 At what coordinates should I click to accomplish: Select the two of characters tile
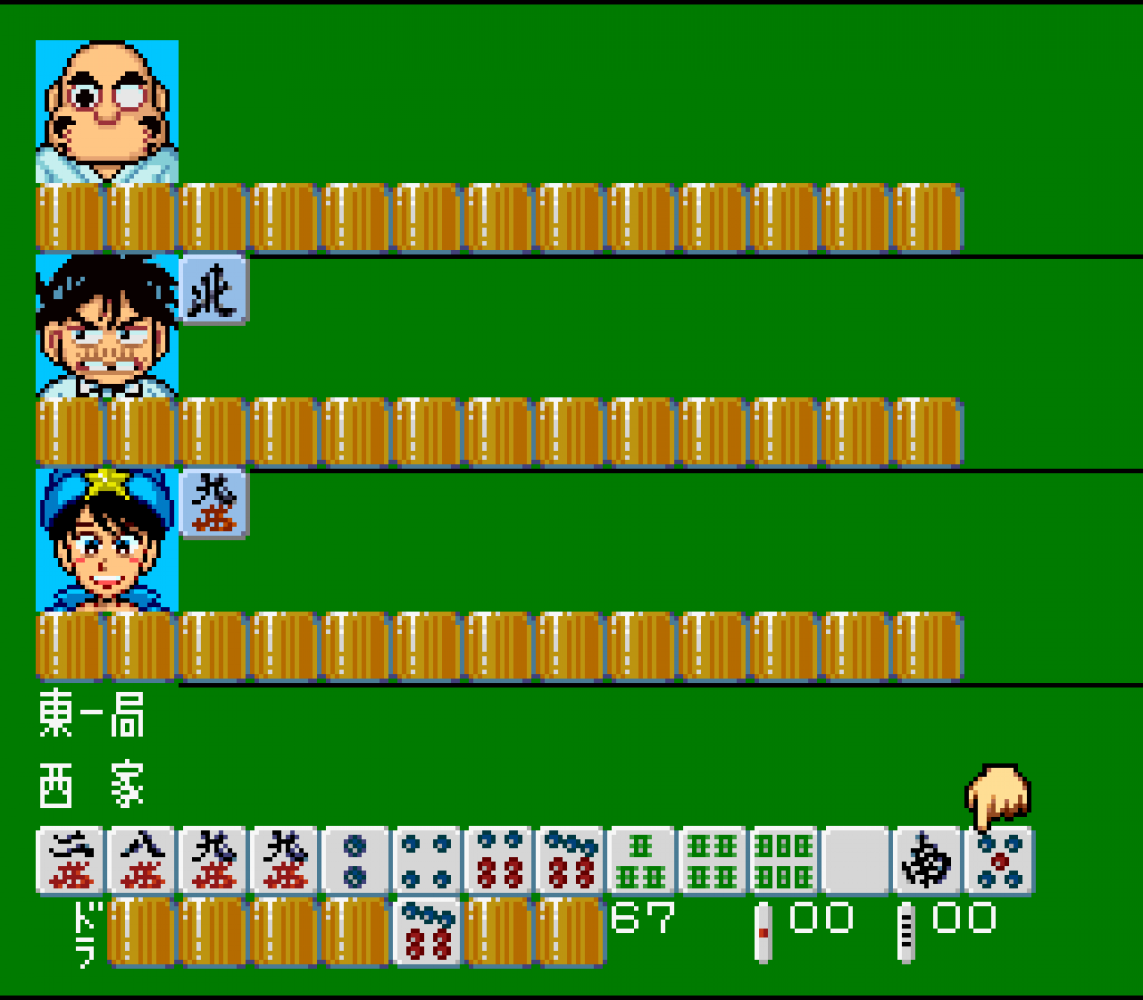(x=70, y=860)
